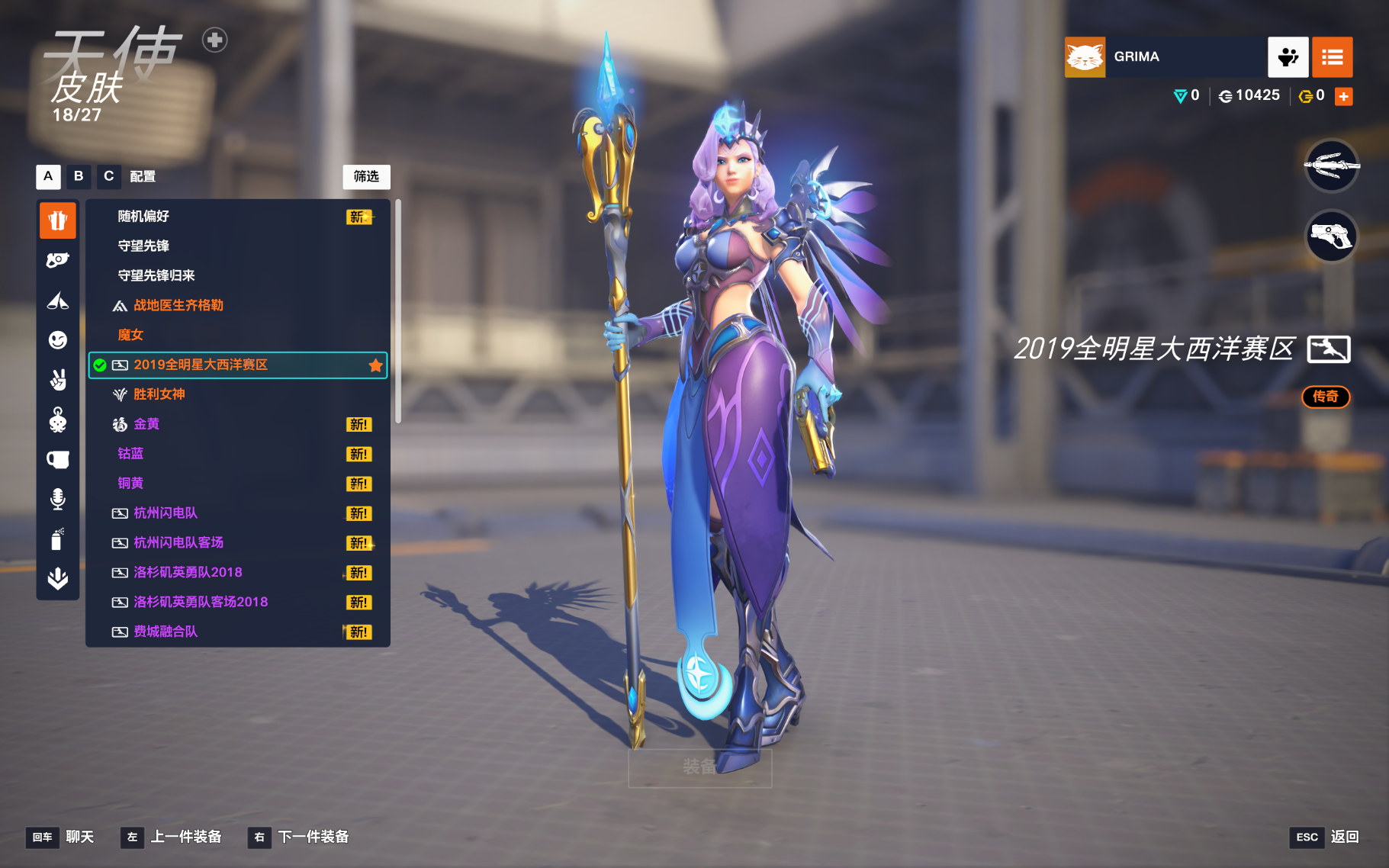Switch to loadout B
The image size is (1389, 868).
pyautogui.click(x=79, y=176)
